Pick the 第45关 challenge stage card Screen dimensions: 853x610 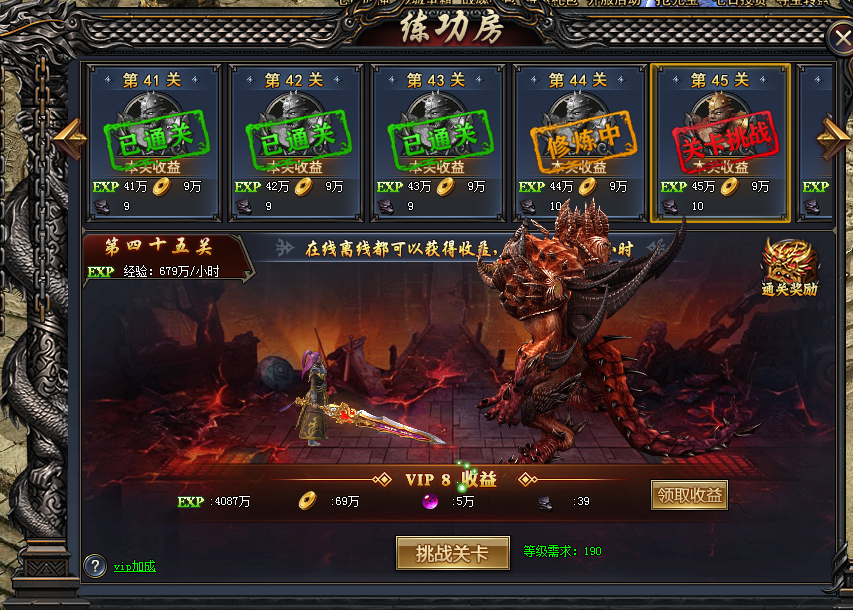(x=720, y=142)
